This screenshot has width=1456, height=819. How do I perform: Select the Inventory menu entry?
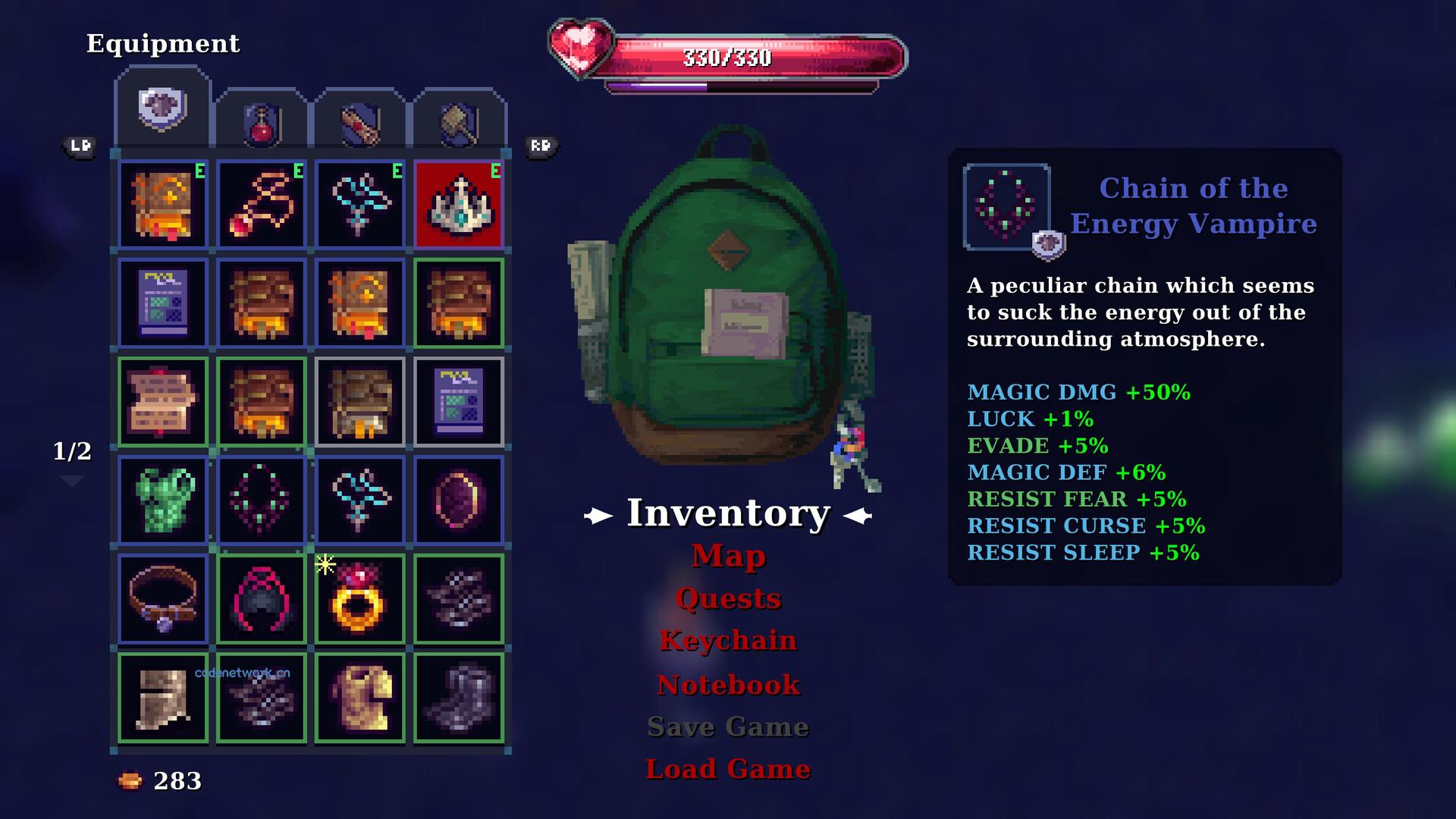pos(728,513)
